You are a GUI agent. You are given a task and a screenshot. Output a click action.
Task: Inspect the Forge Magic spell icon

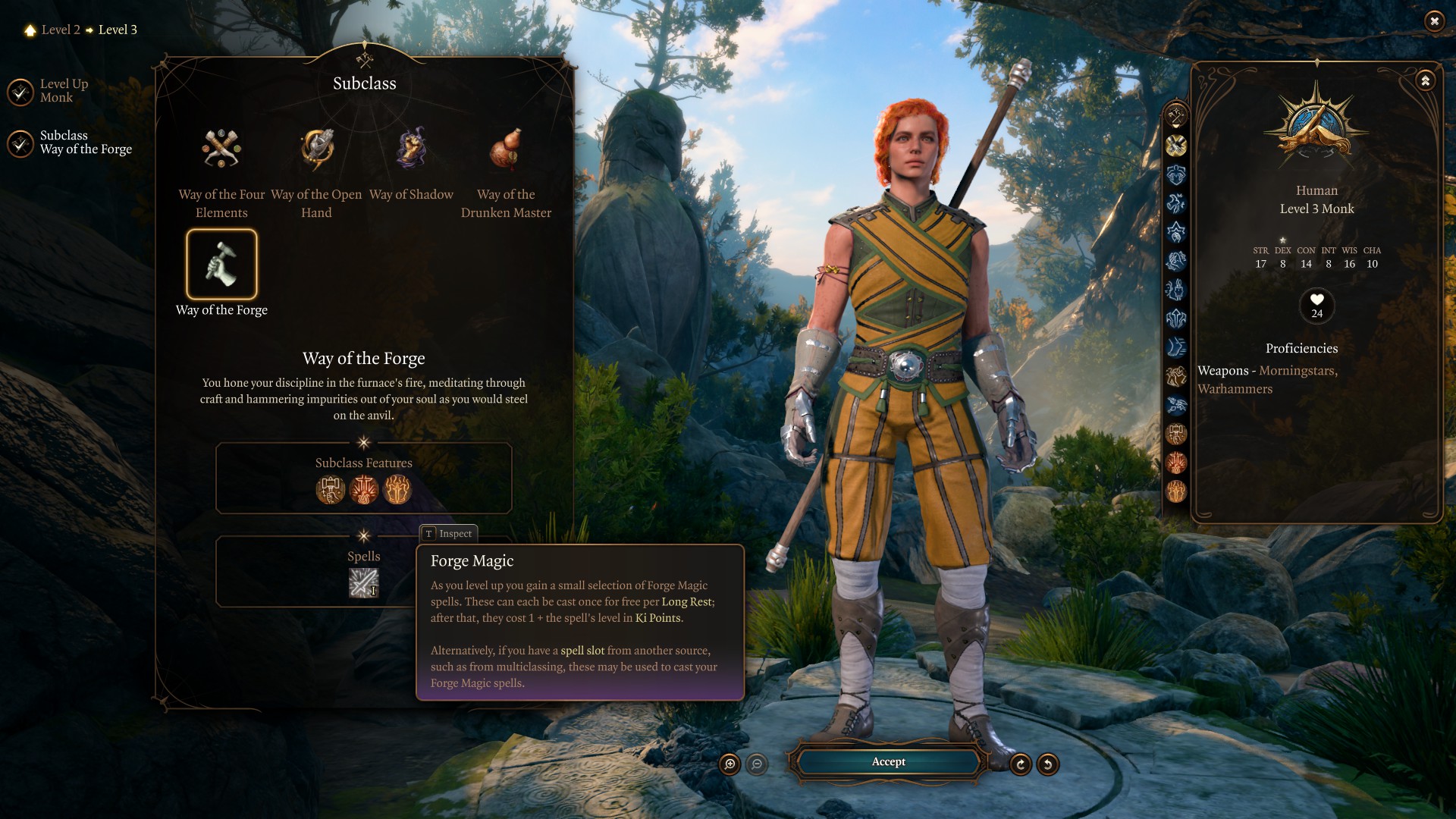pyautogui.click(x=363, y=583)
